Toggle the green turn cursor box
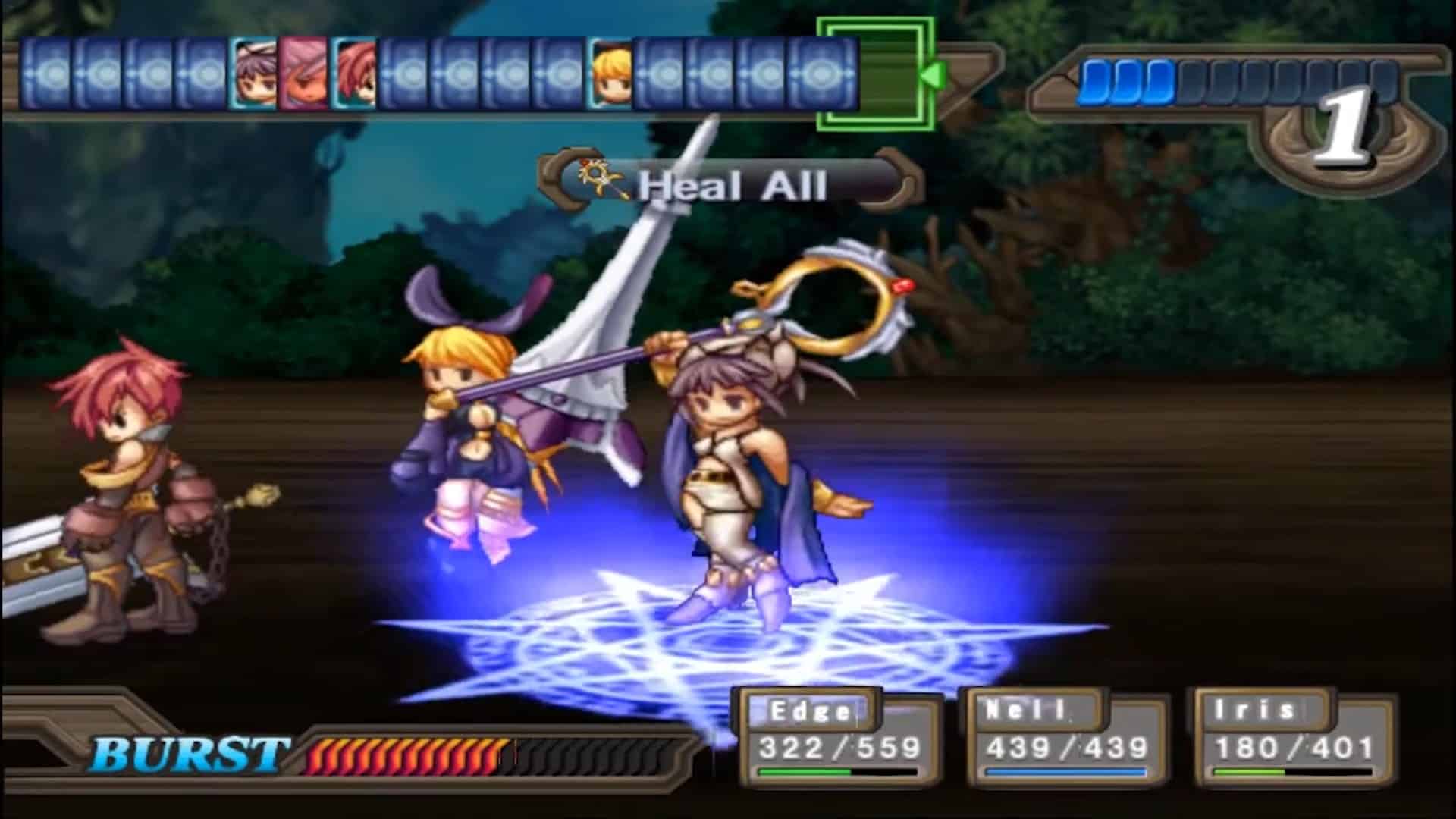The image size is (1456, 819). (x=874, y=74)
